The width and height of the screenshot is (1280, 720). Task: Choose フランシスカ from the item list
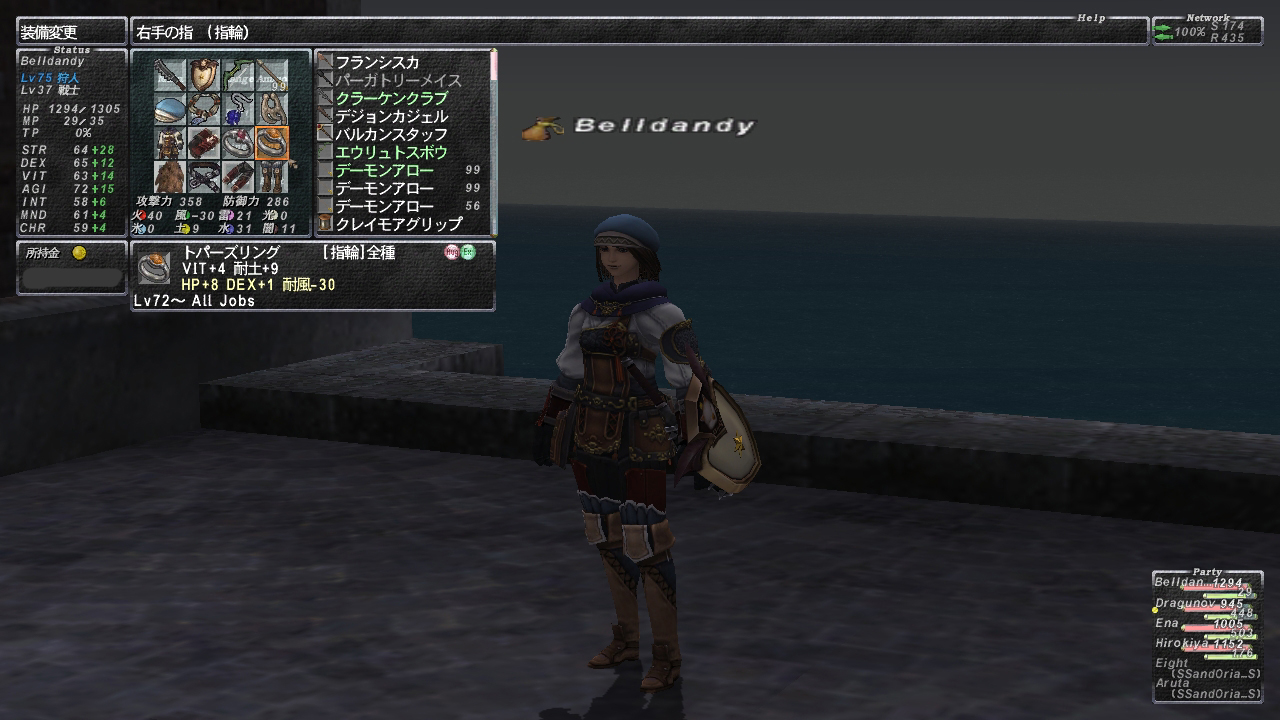click(x=377, y=62)
